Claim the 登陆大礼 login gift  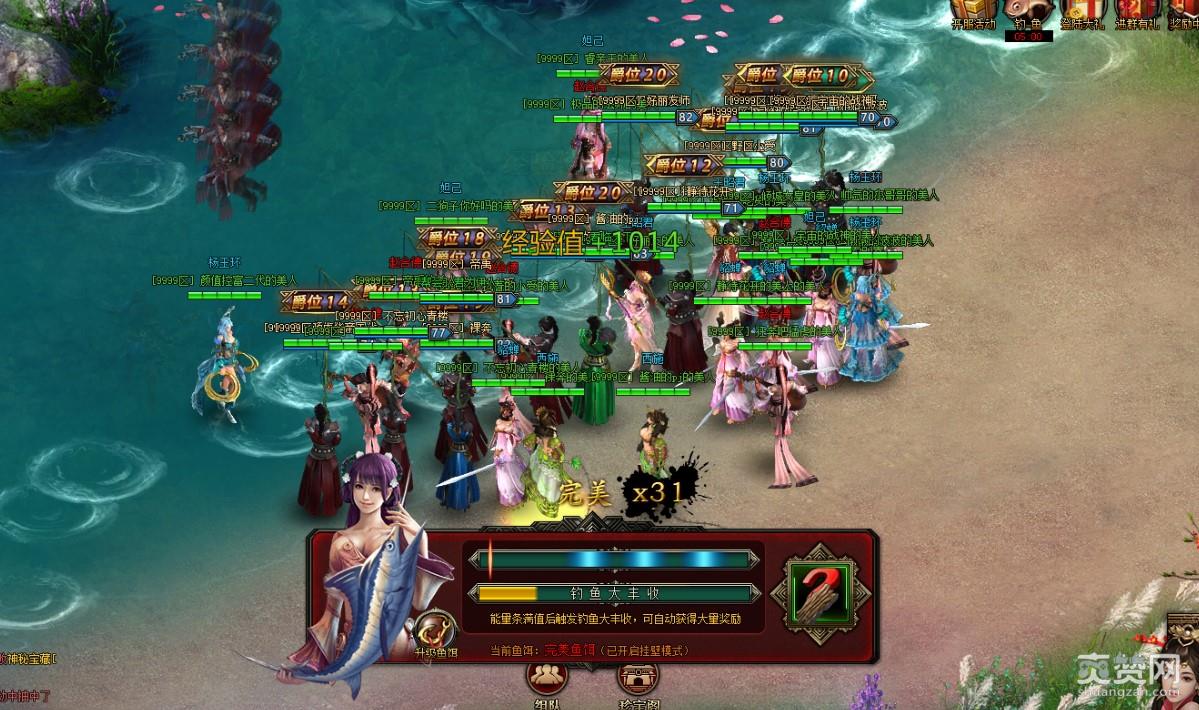[1080, 13]
